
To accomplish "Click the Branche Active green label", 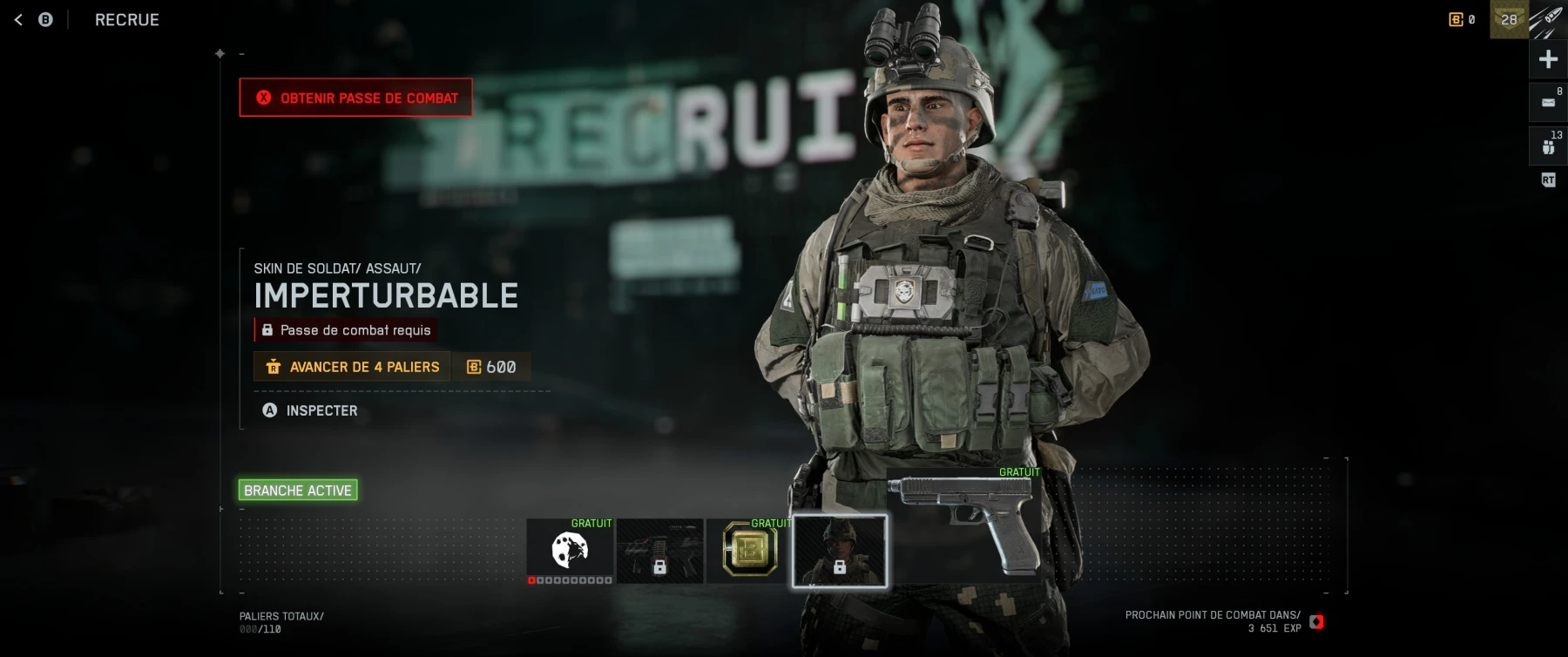I will click(x=299, y=490).
